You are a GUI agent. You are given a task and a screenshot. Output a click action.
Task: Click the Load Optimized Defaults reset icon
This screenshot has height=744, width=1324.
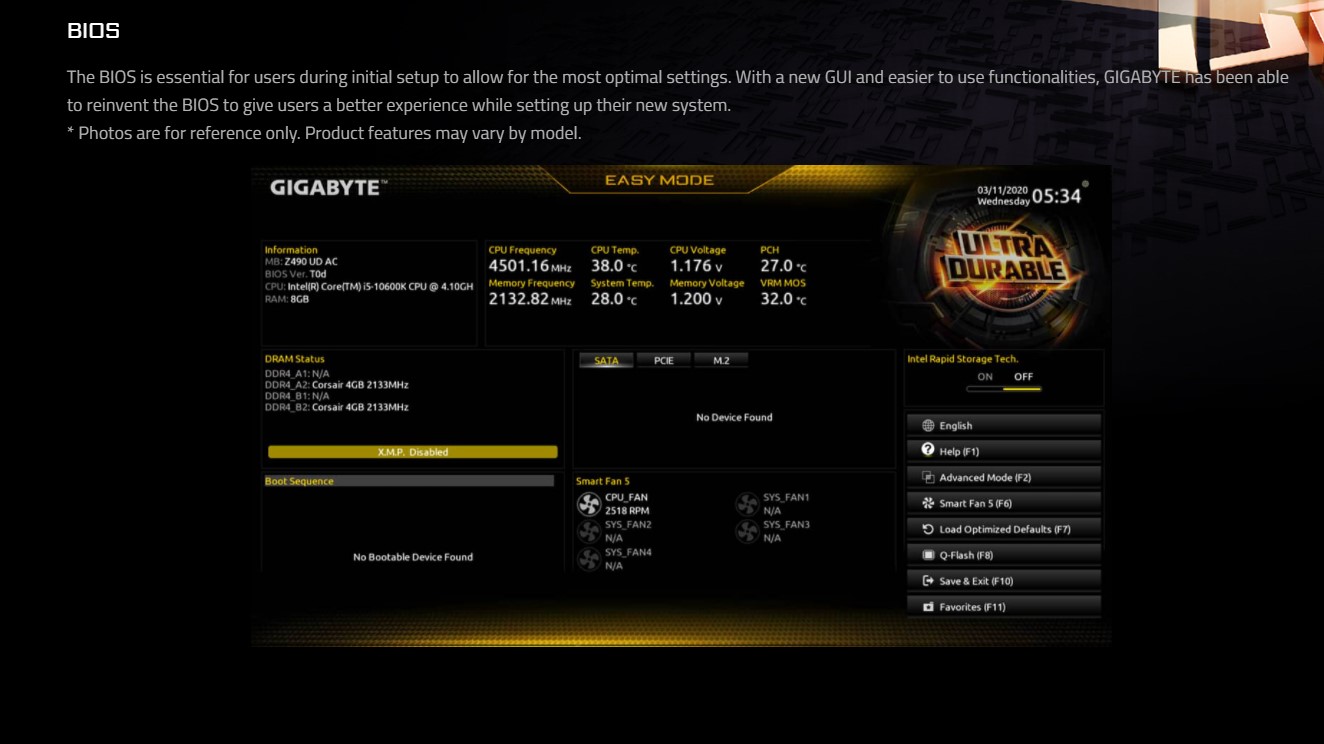coord(929,527)
